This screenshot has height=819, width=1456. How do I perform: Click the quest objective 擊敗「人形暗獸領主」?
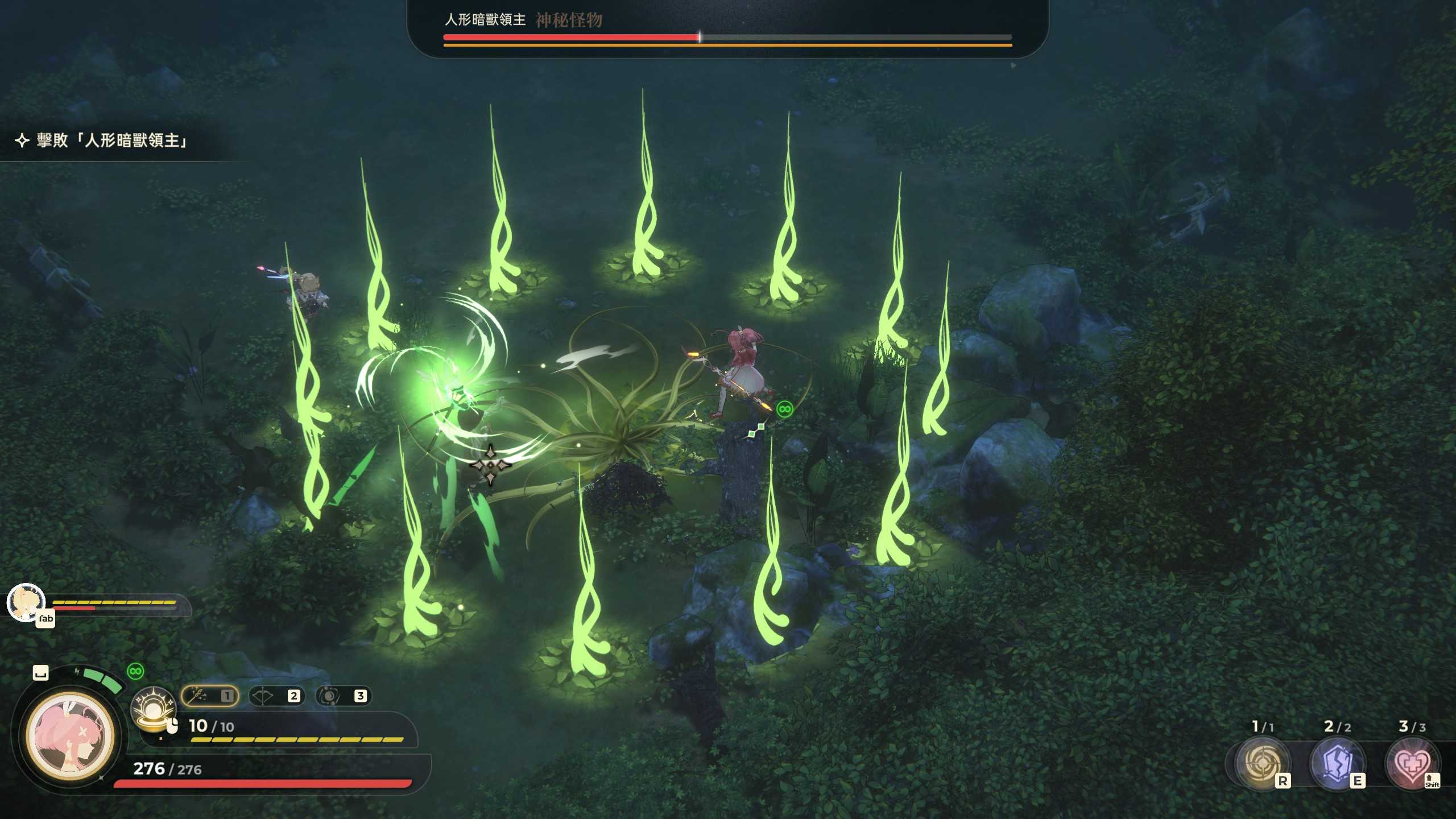[x=110, y=142]
